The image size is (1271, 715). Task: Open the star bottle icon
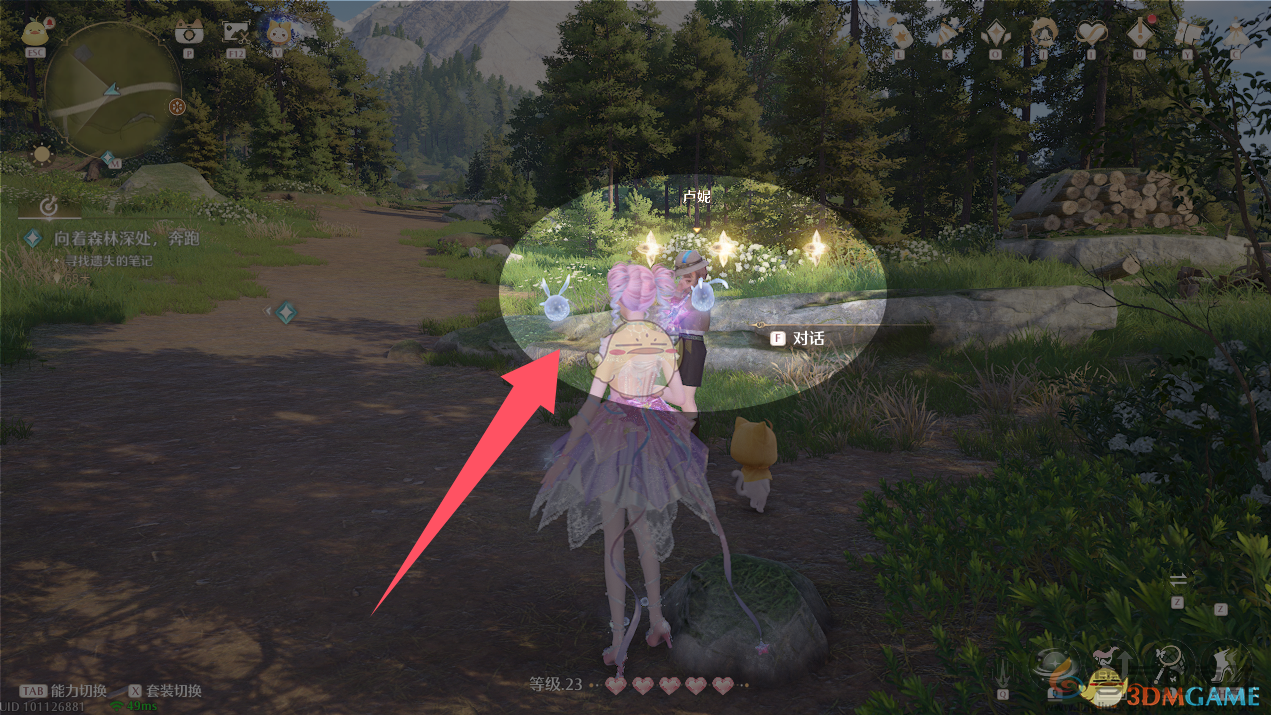tap(901, 34)
